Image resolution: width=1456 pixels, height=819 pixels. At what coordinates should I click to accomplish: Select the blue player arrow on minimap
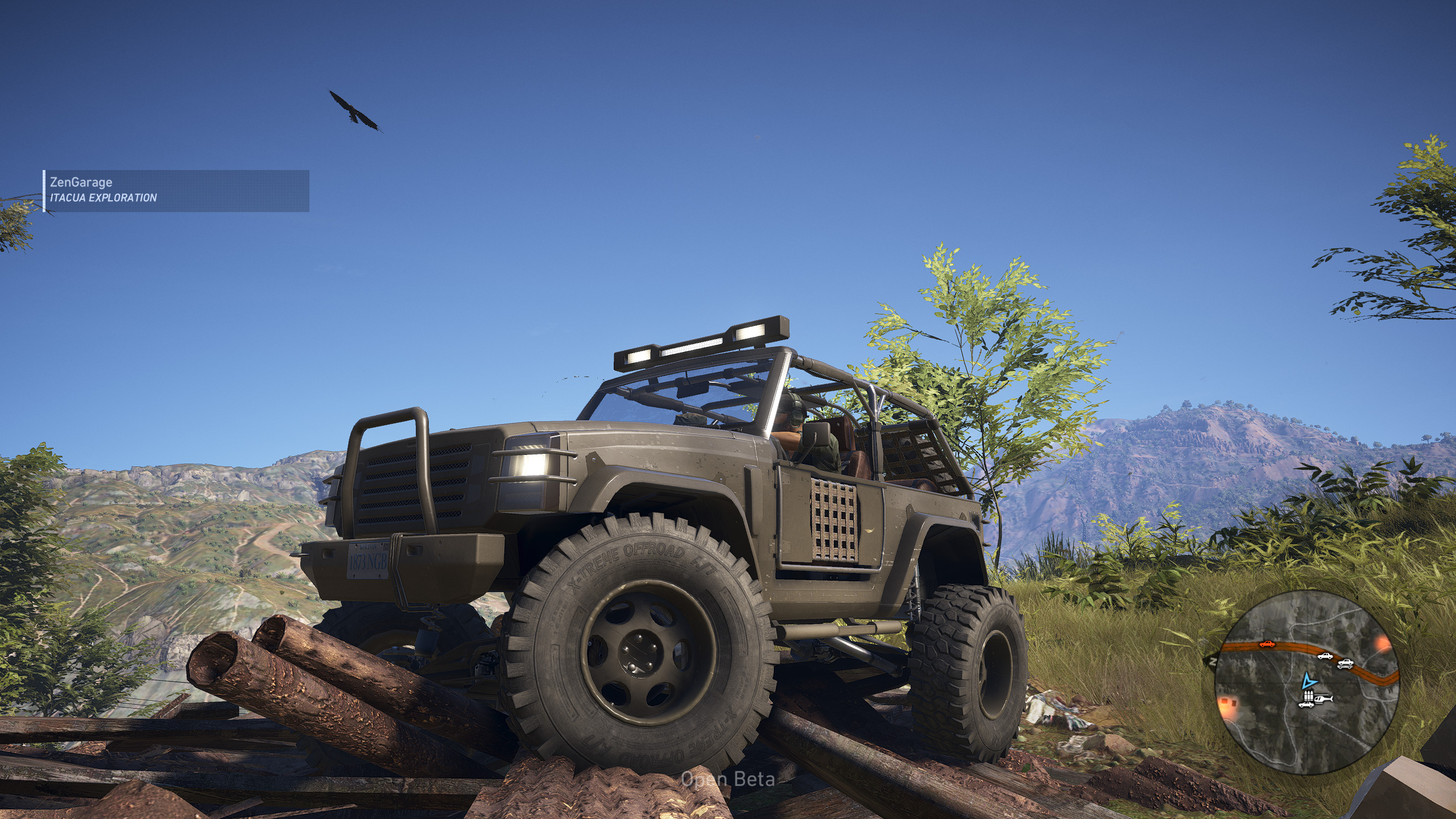pos(1309,681)
